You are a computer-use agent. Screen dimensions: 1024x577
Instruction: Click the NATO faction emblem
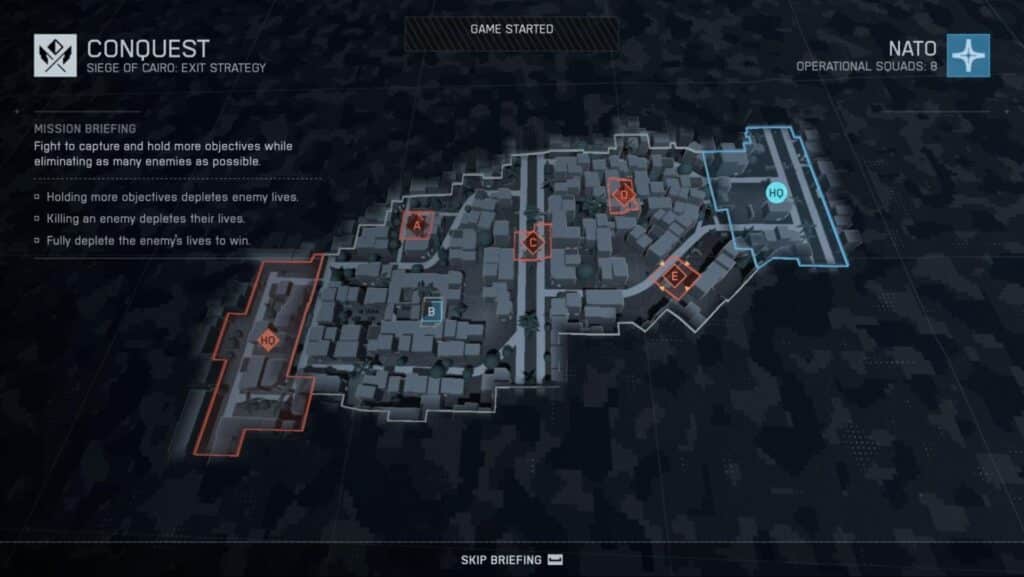pos(968,55)
